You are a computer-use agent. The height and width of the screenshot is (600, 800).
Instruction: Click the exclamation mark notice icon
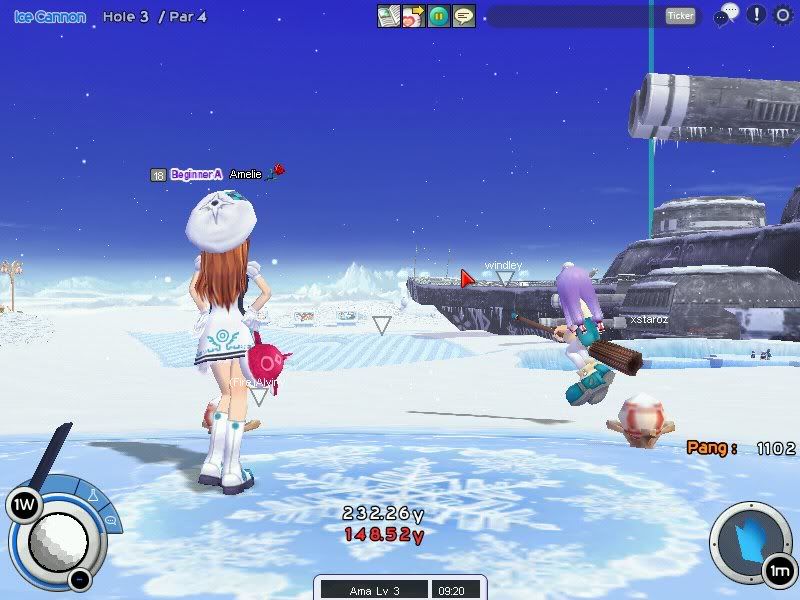(756, 15)
